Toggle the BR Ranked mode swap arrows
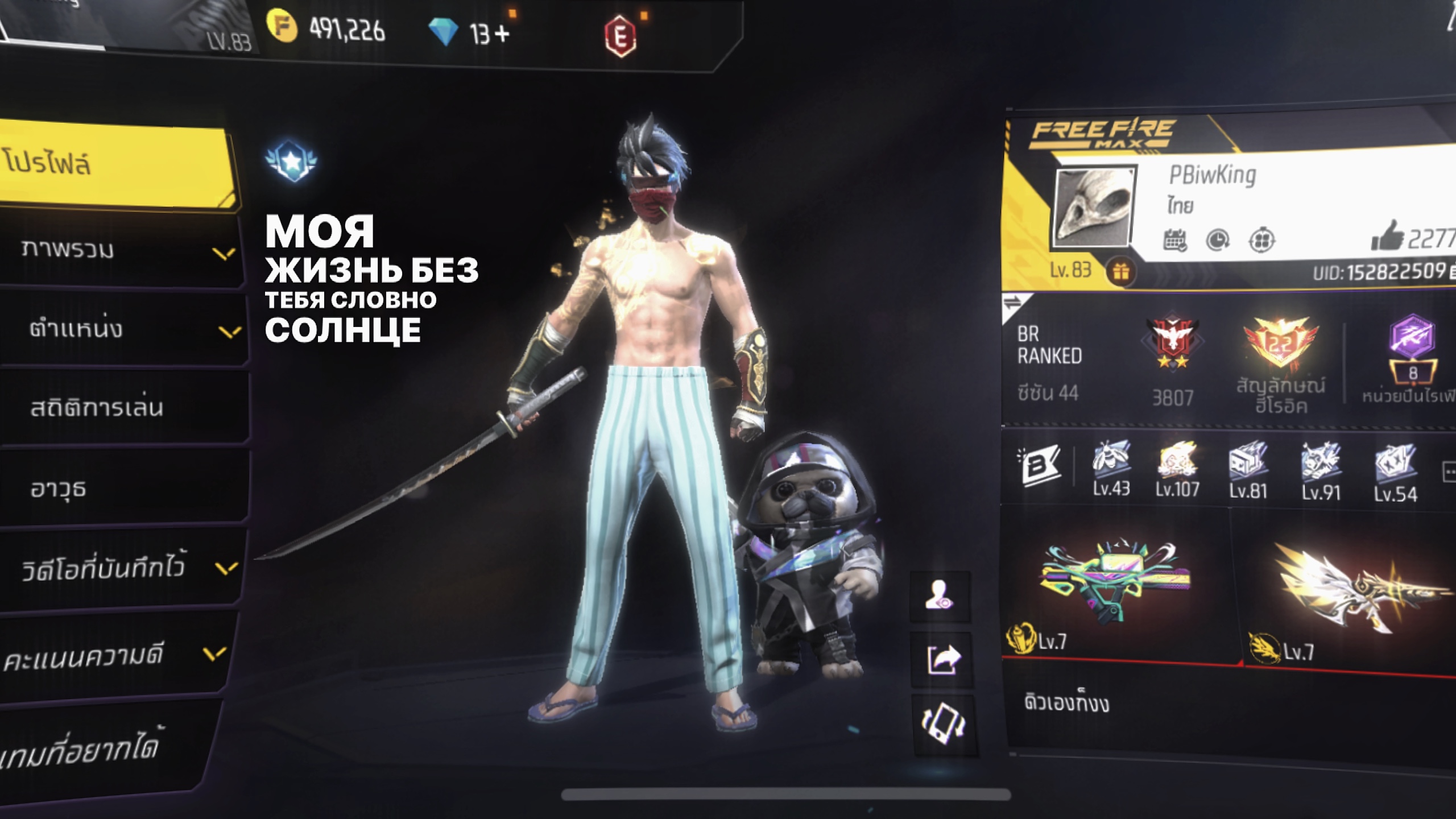Image resolution: width=1456 pixels, height=819 pixels. [1014, 304]
